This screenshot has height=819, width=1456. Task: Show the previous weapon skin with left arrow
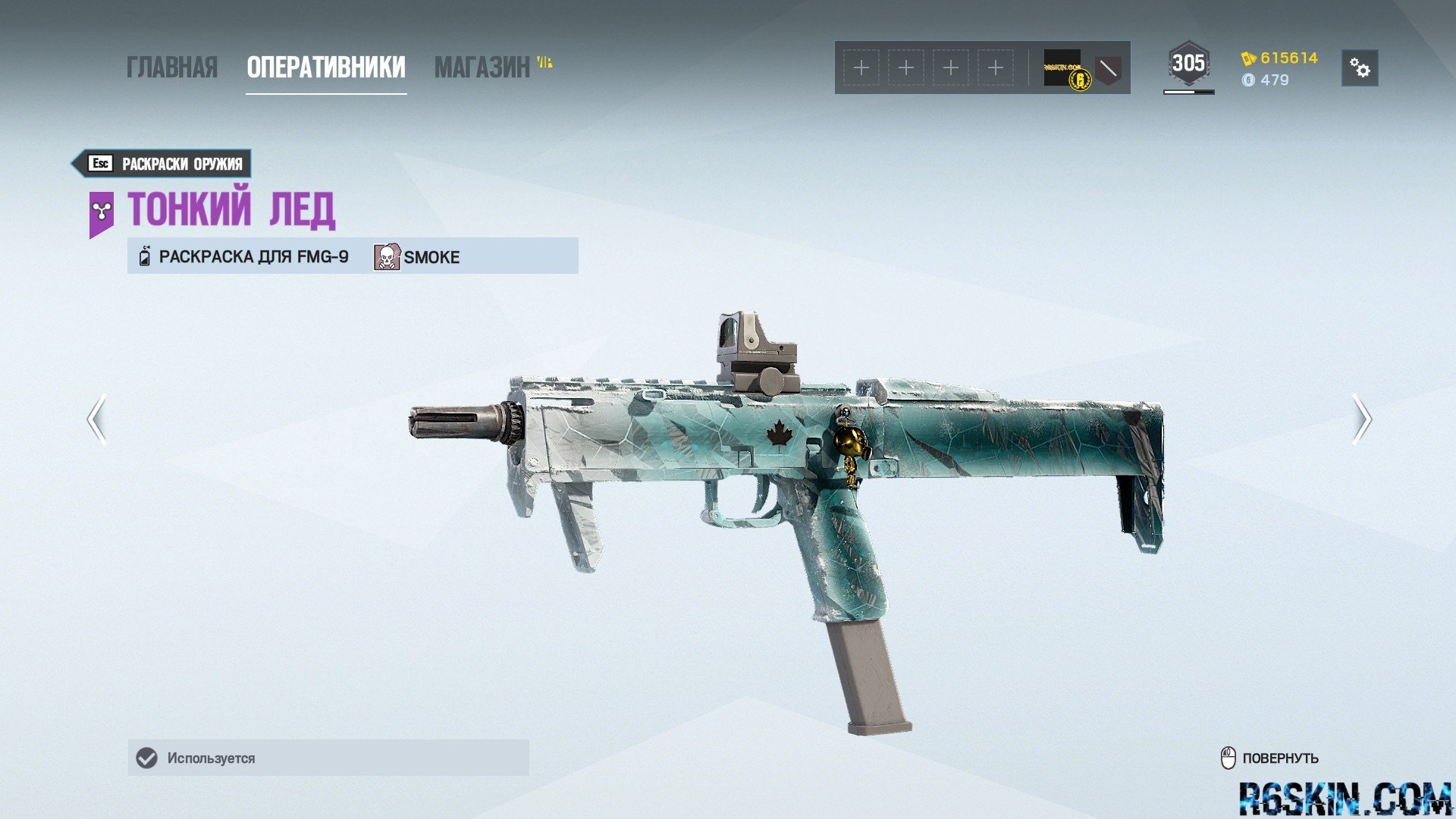click(96, 419)
